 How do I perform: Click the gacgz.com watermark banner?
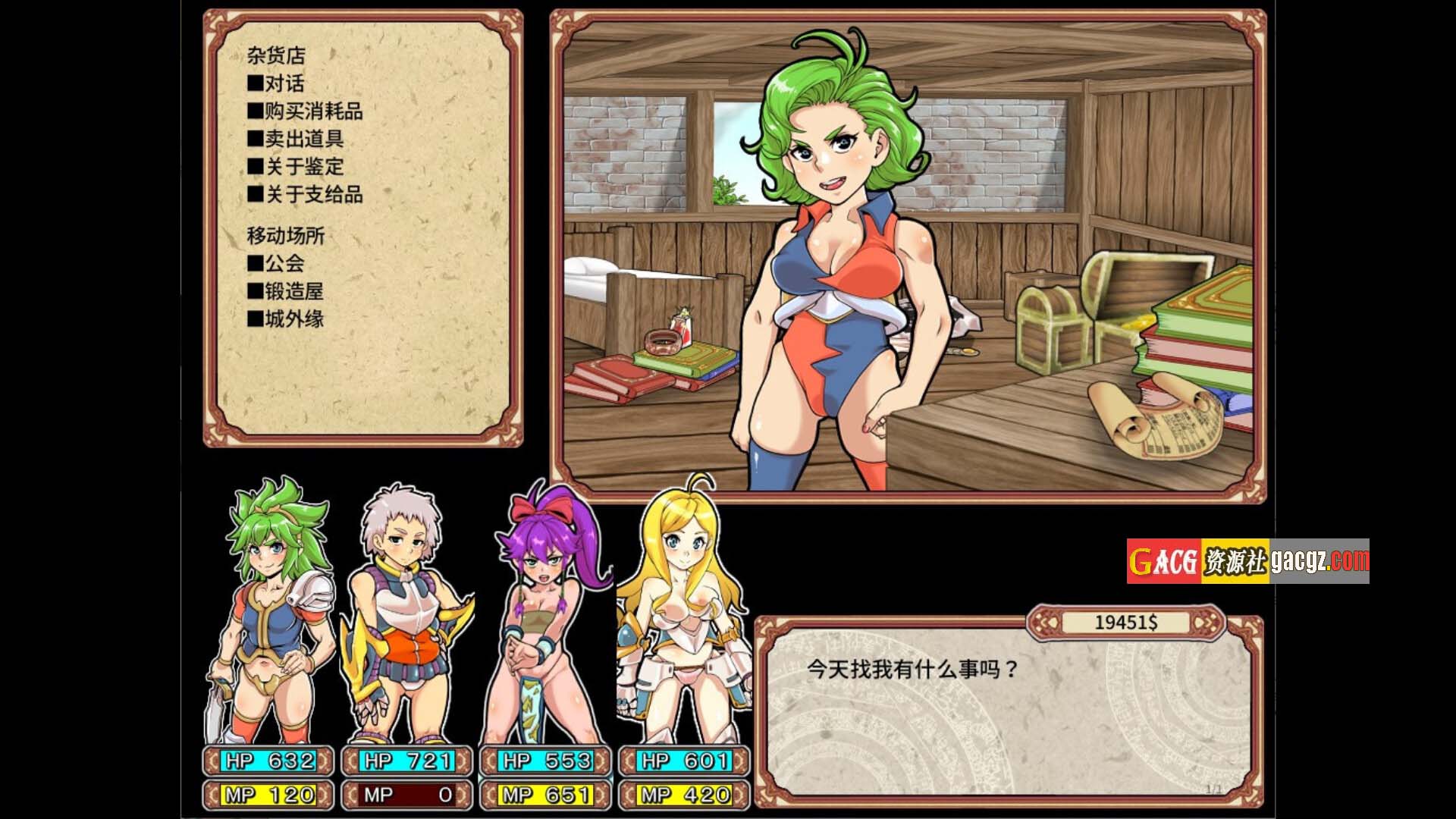click(1247, 561)
